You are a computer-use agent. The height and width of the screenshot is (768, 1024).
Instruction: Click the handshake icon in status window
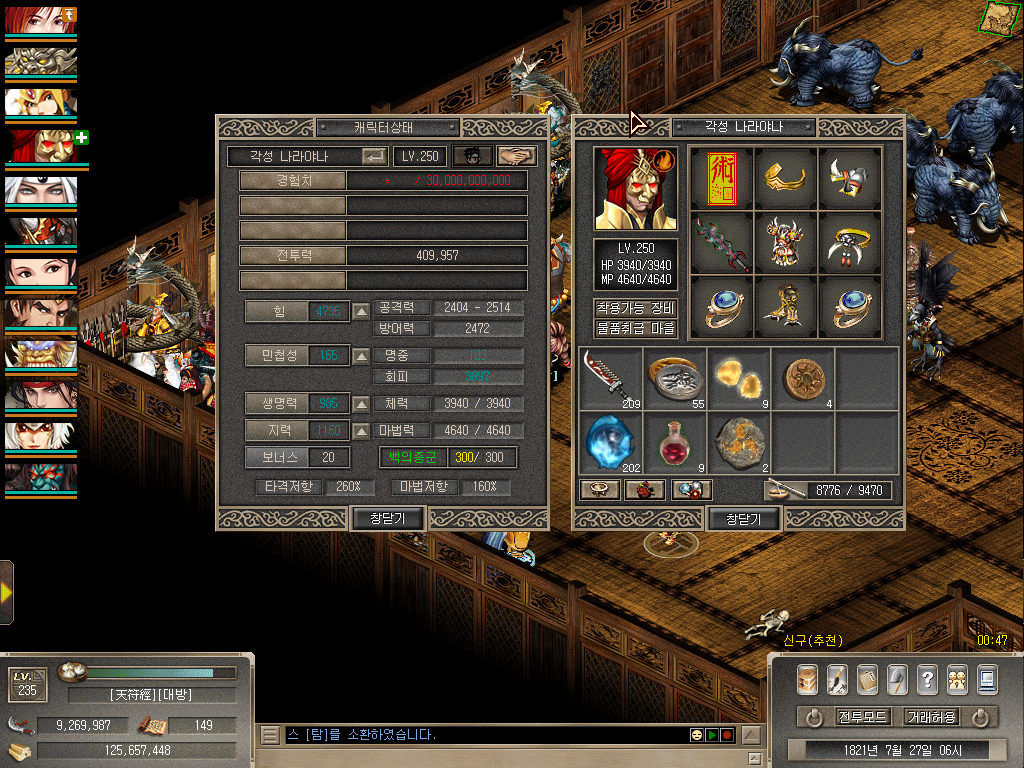[x=516, y=156]
